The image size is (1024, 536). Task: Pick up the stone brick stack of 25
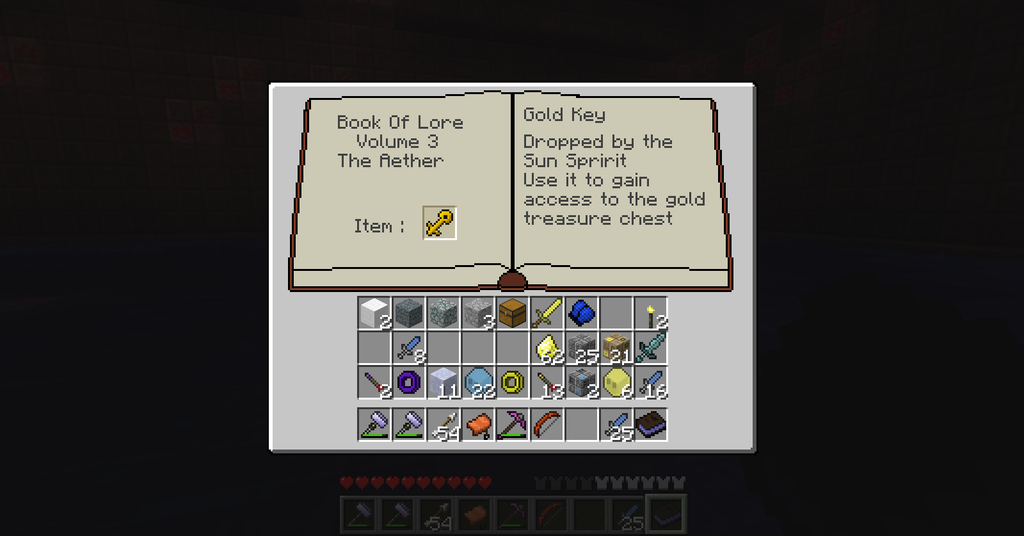[x=581, y=347]
